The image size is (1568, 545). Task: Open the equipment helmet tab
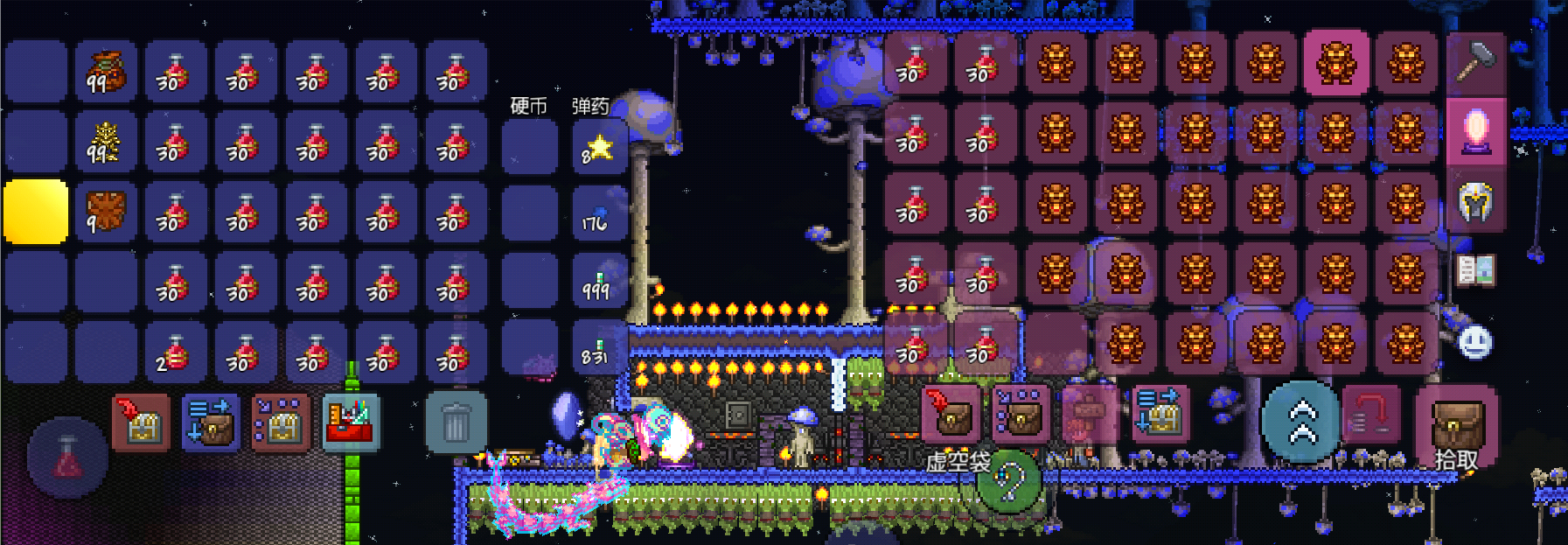coord(1475,203)
